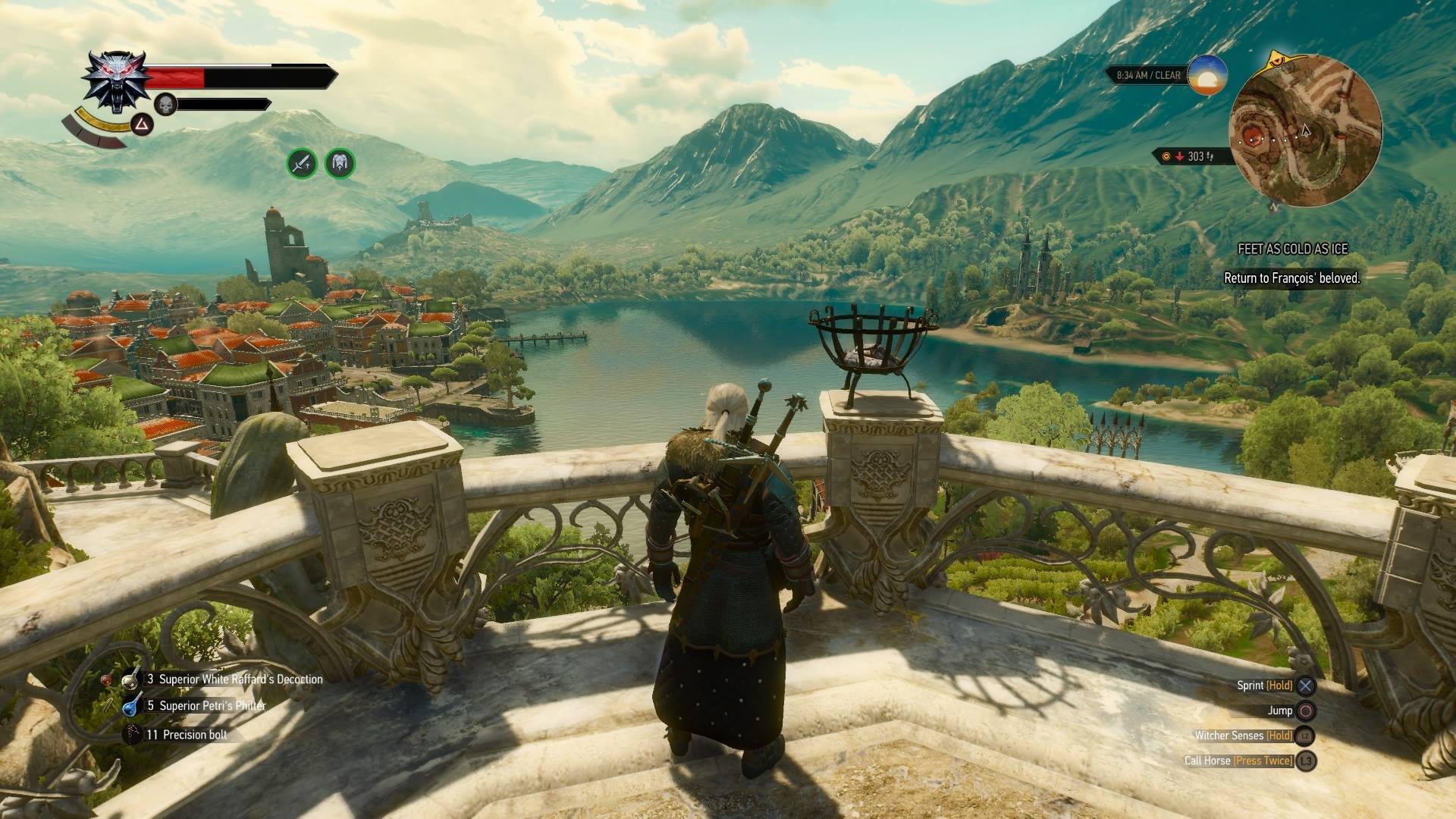Screen dimensions: 1456x819
Task: Click the circular minimap
Action: pos(1304,130)
